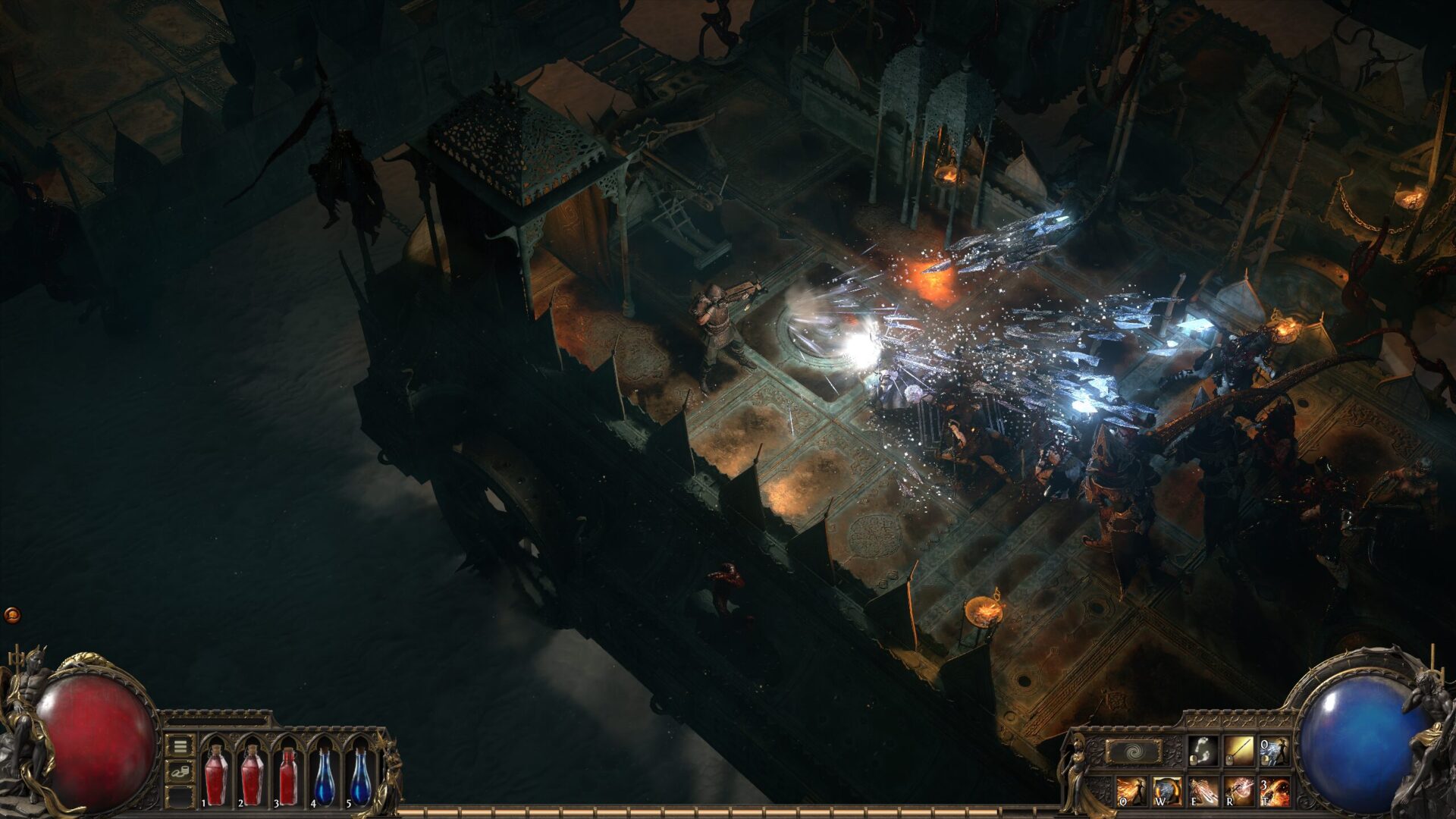Screen dimensions: 1456x819
Task: Select the footsteps movement skill icon
Action: [1202, 751]
